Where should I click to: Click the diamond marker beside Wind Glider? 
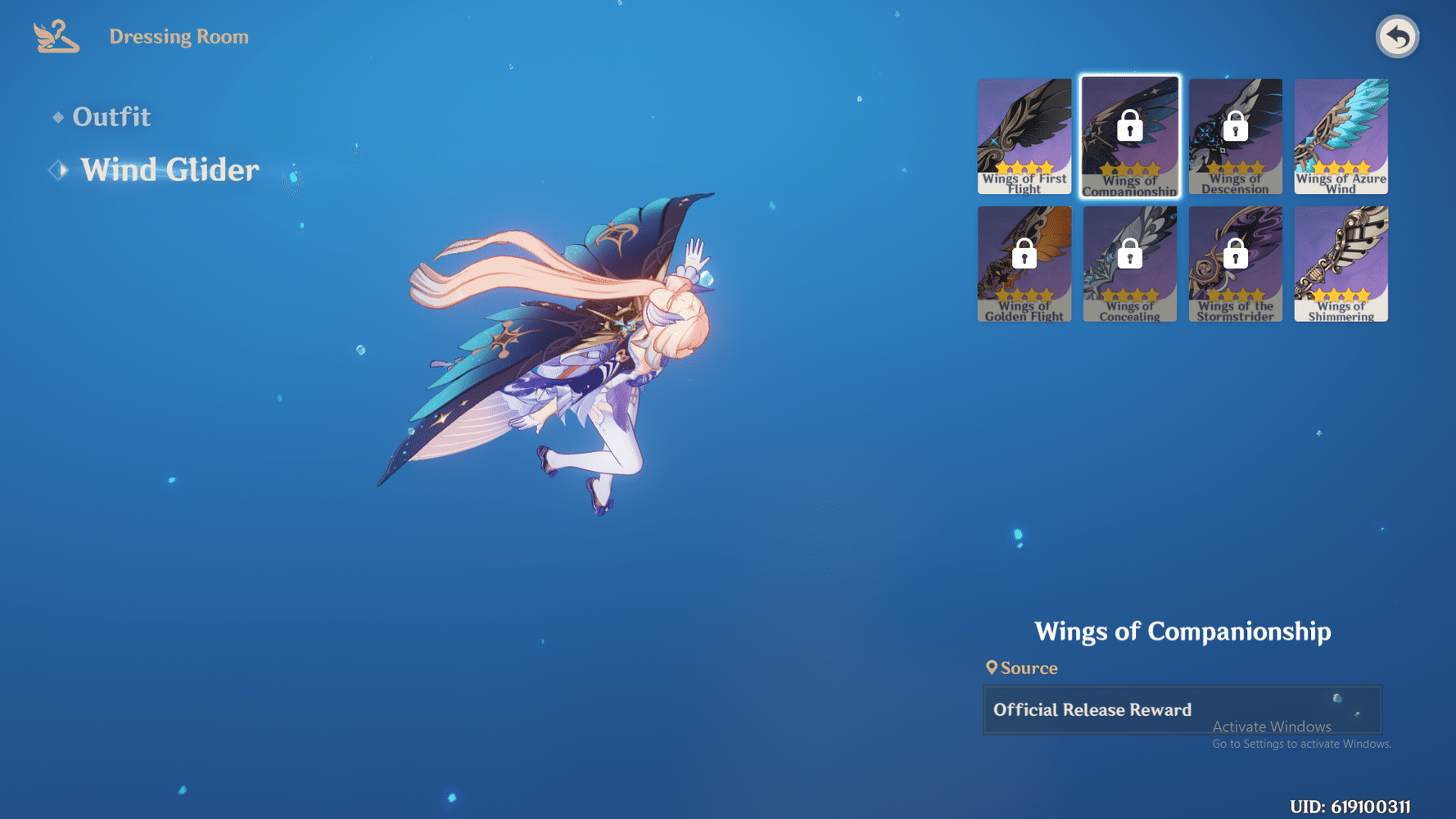pos(56,169)
